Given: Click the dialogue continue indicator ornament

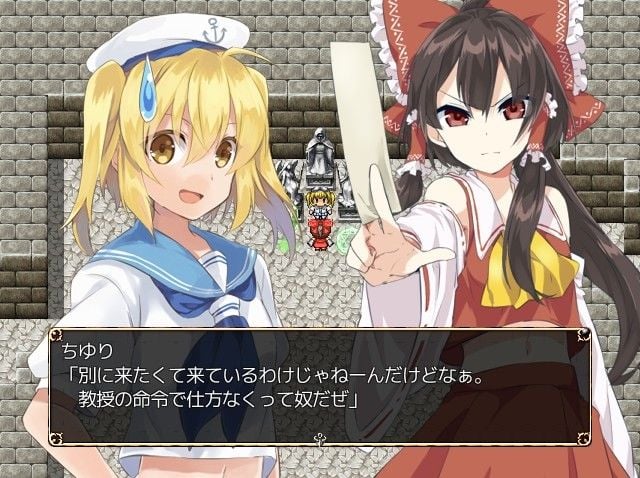Looking at the screenshot, I should 319,437.
